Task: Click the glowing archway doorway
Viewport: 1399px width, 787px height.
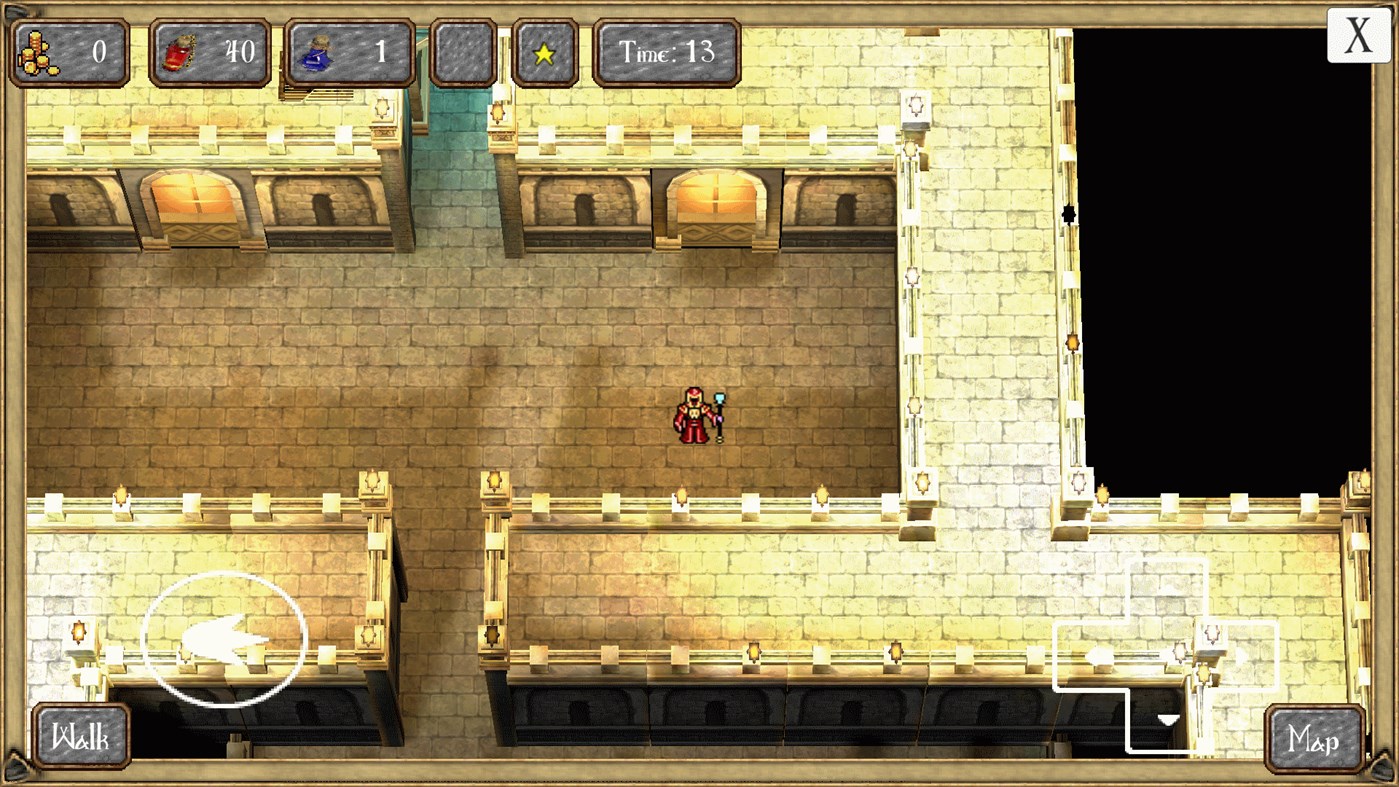Action: click(713, 200)
